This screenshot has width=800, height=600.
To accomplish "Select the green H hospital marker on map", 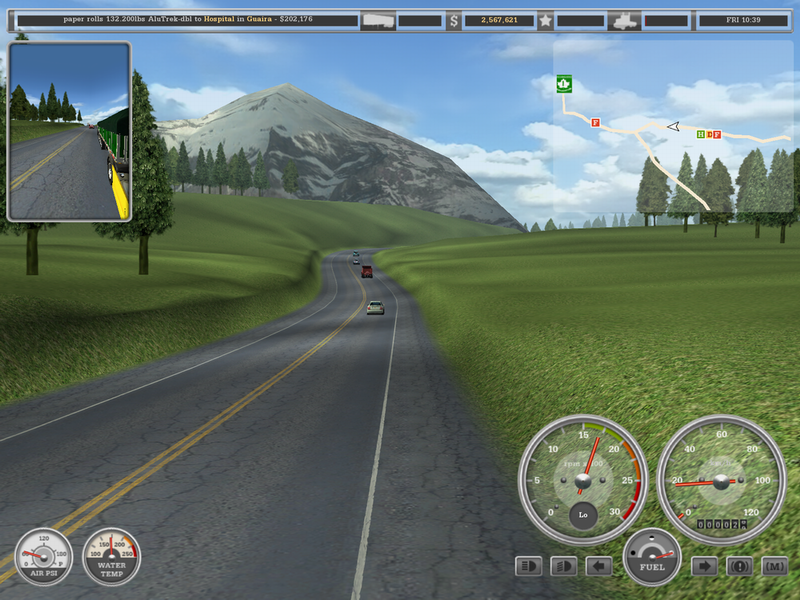I will (x=701, y=134).
